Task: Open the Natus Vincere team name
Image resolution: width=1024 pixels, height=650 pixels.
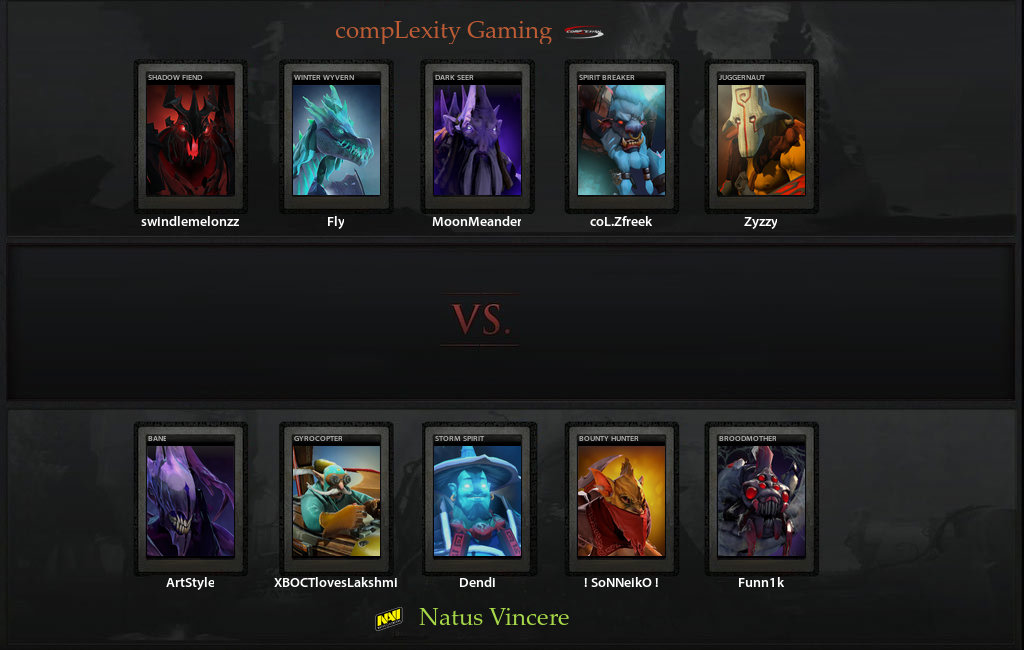Action: pos(494,617)
